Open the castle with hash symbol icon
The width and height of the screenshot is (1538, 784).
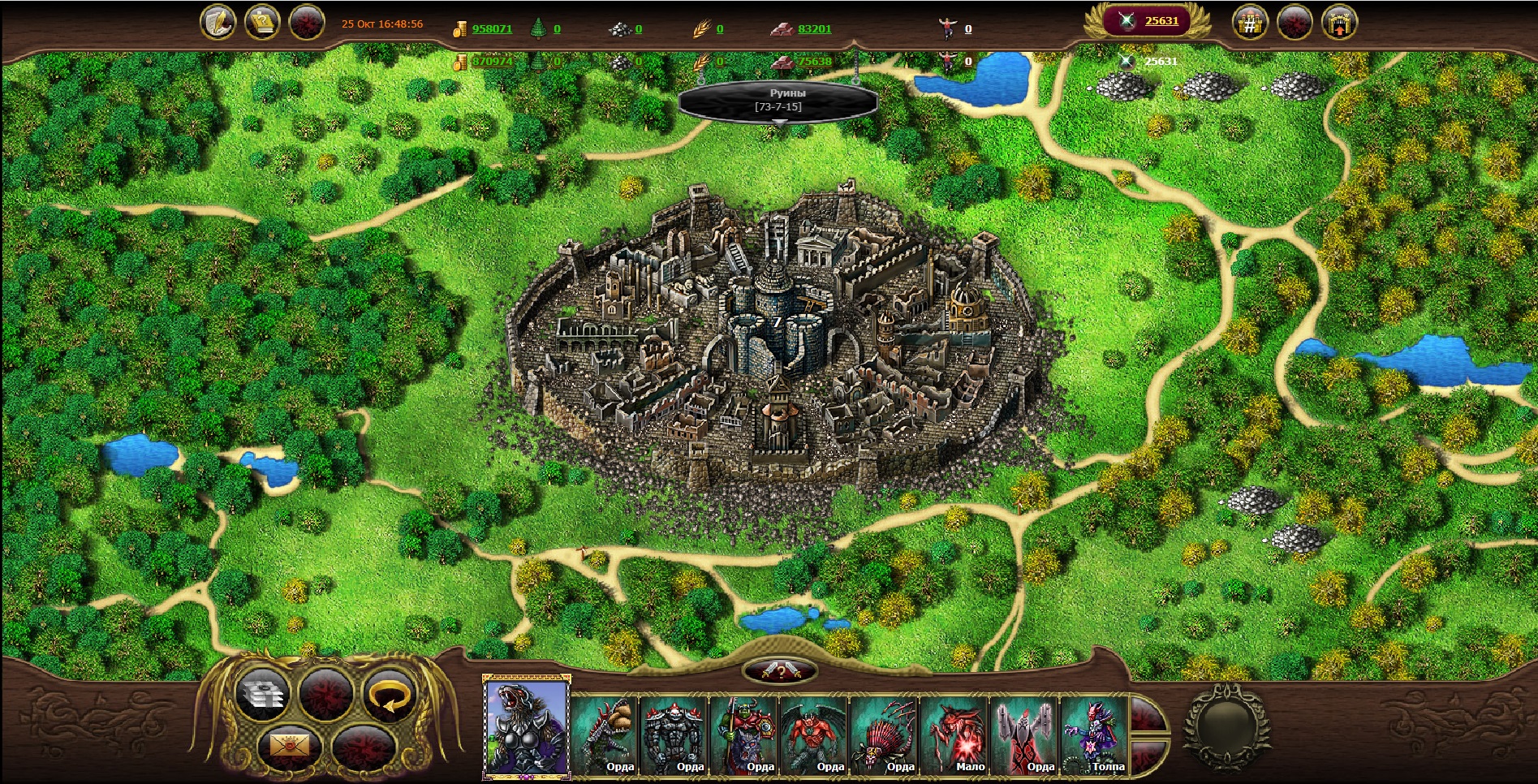point(1250,23)
